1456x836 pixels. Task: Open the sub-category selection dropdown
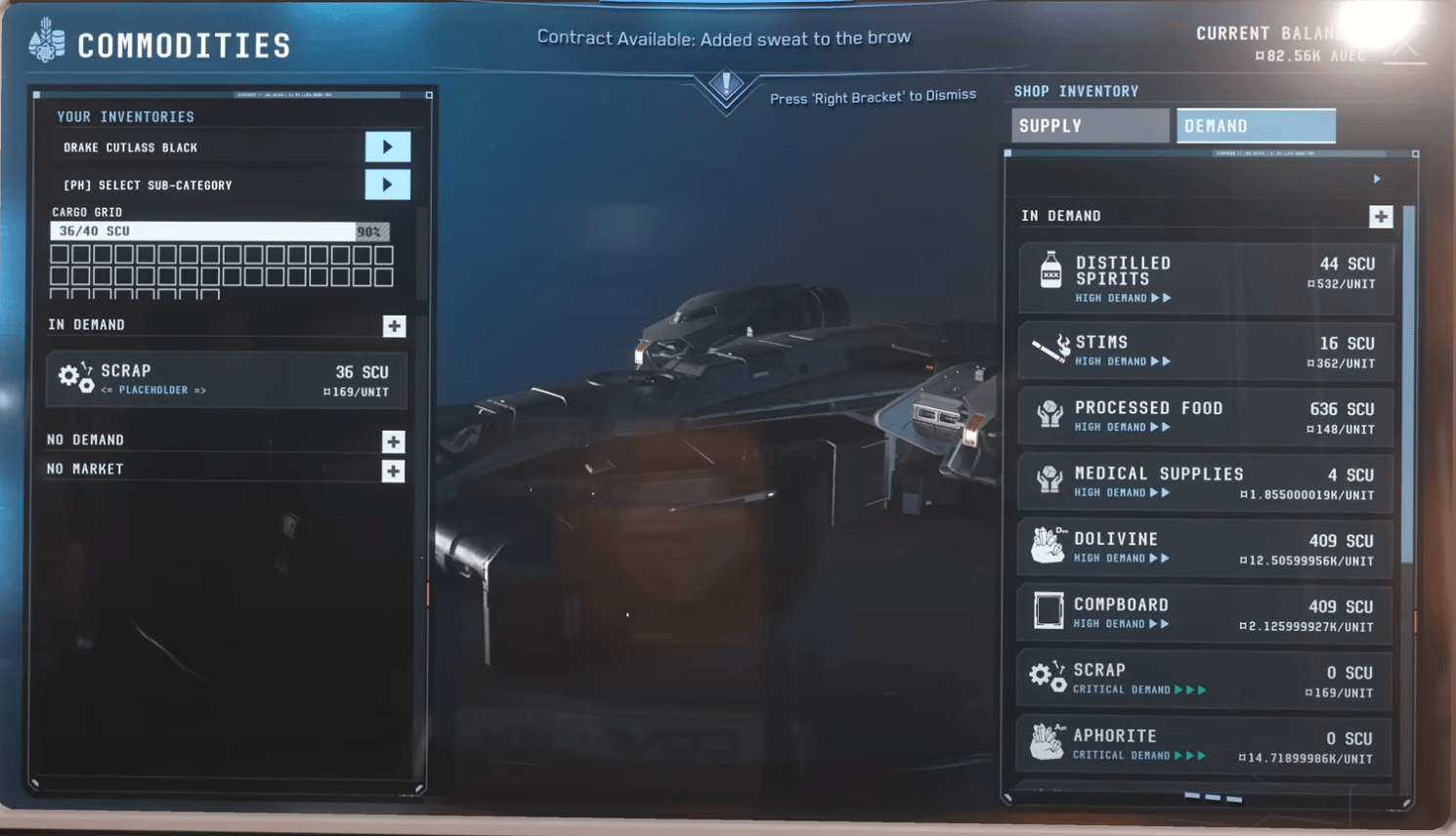coord(388,185)
